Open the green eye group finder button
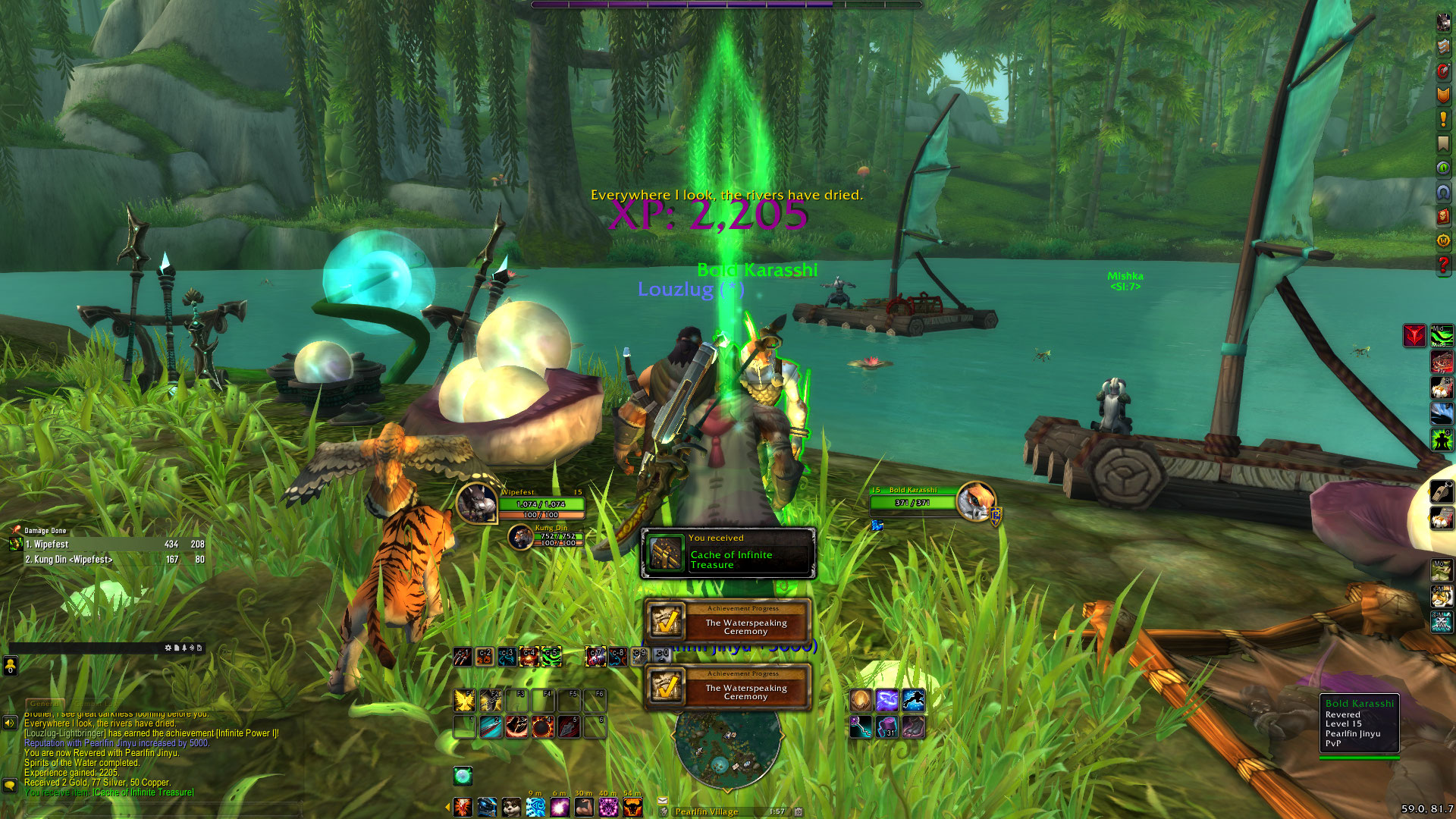The width and height of the screenshot is (1456, 819). [1443, 168]
